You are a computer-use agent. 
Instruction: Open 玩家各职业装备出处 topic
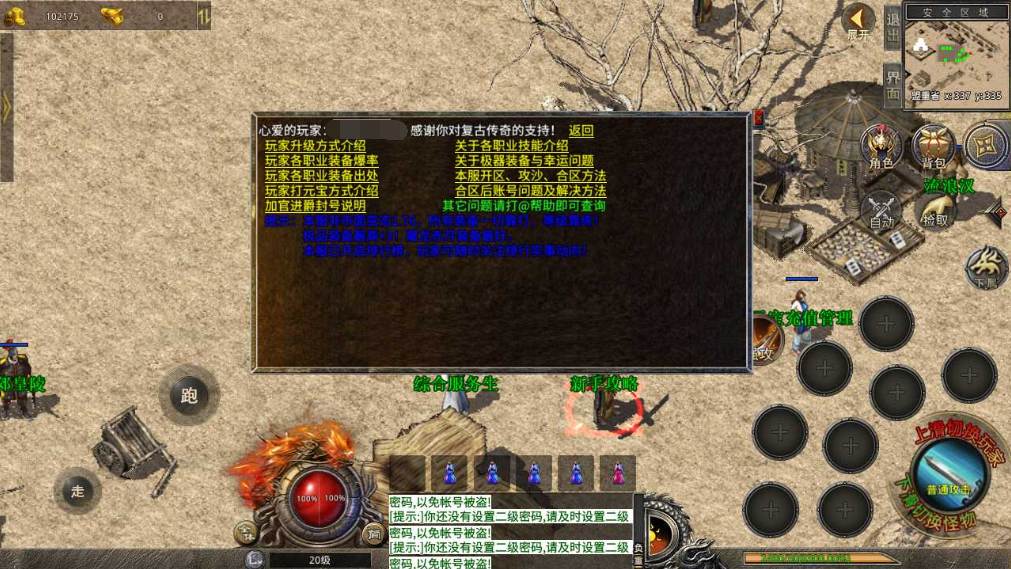(321, 176)
